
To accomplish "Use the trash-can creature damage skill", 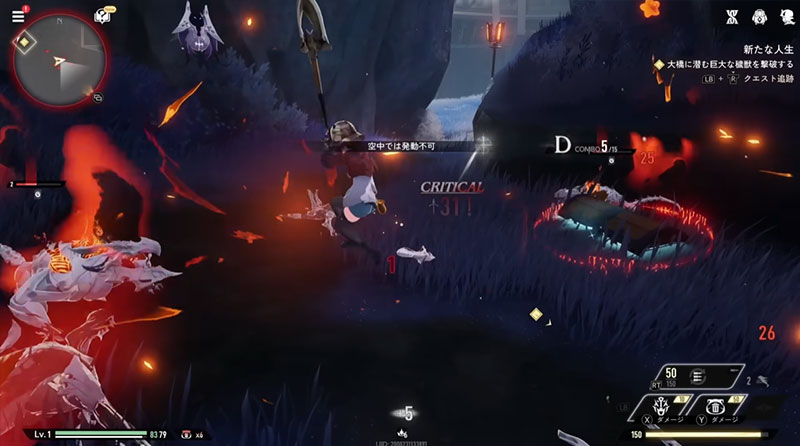I will 716,410.
